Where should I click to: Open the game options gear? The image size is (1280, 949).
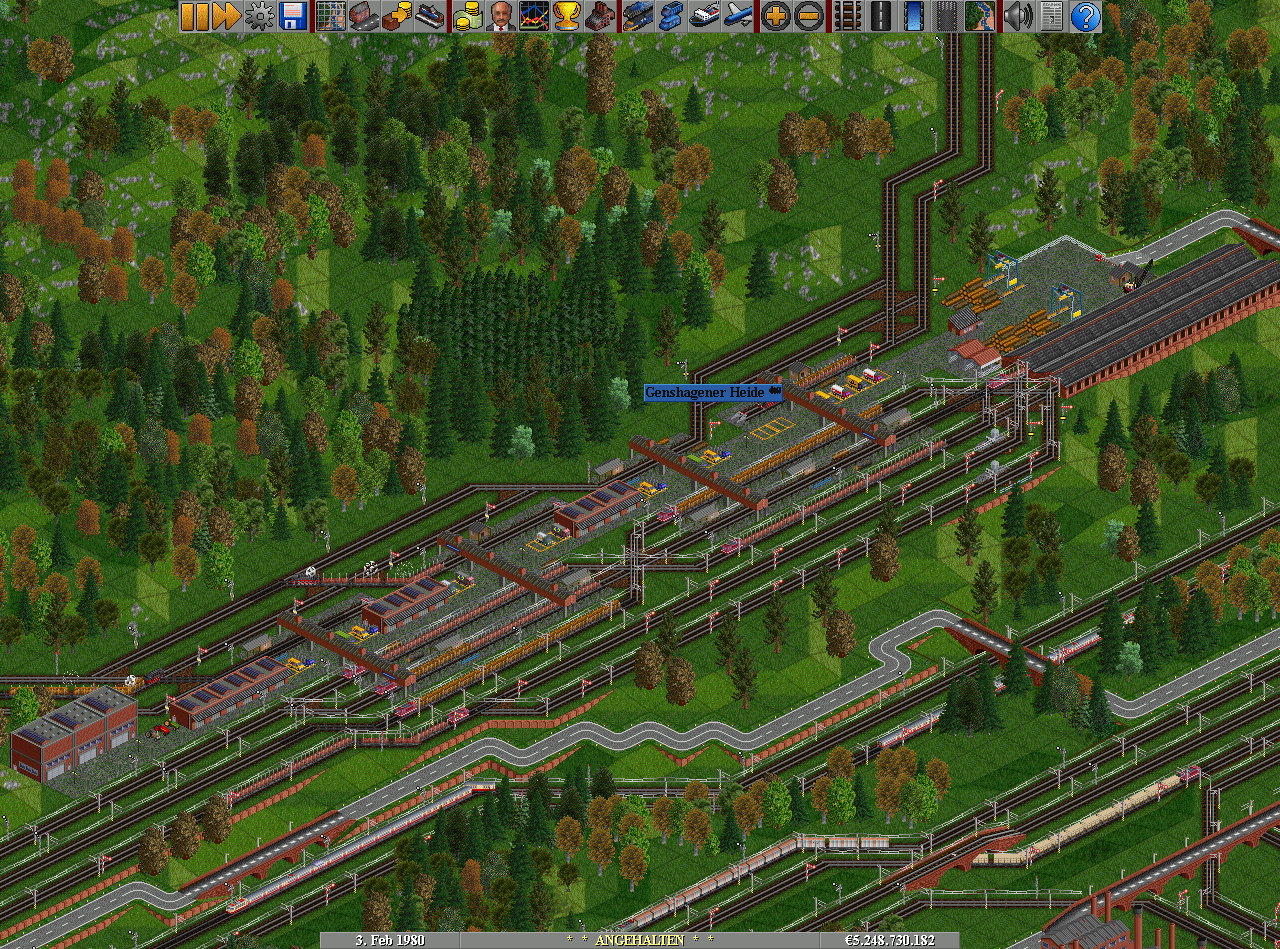click(x=260, y=16)
